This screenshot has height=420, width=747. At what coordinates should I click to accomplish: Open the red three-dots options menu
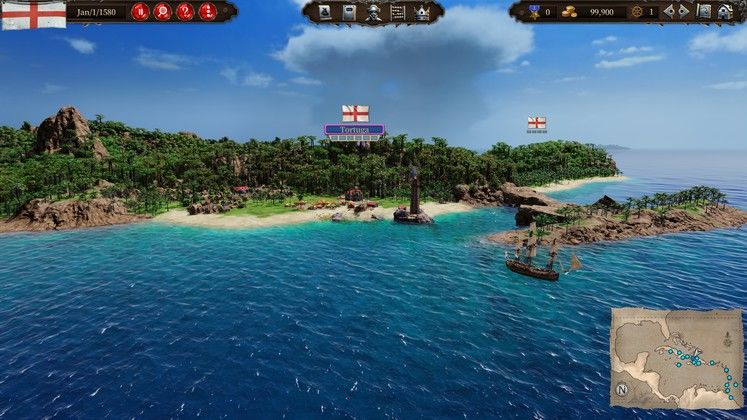[207, 12]
